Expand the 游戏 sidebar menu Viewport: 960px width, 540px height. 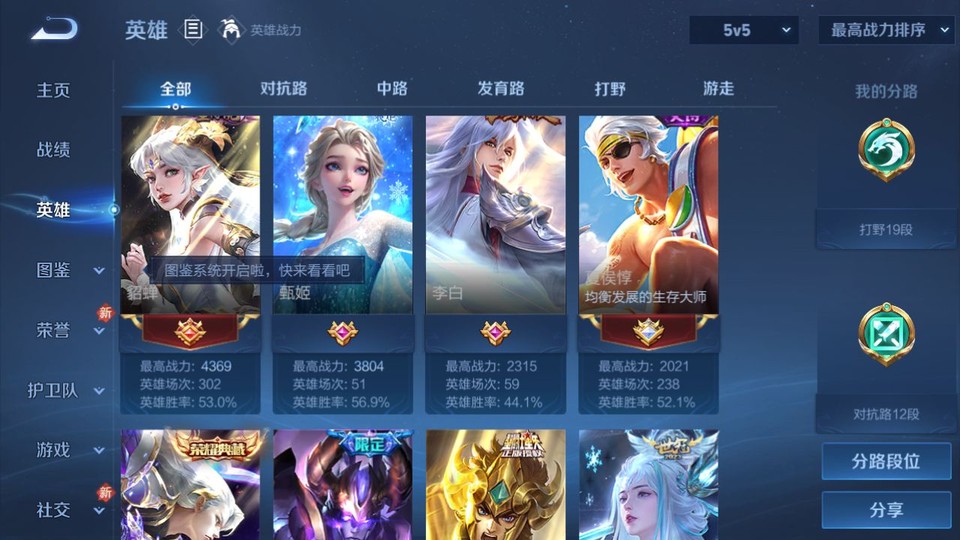66,450
